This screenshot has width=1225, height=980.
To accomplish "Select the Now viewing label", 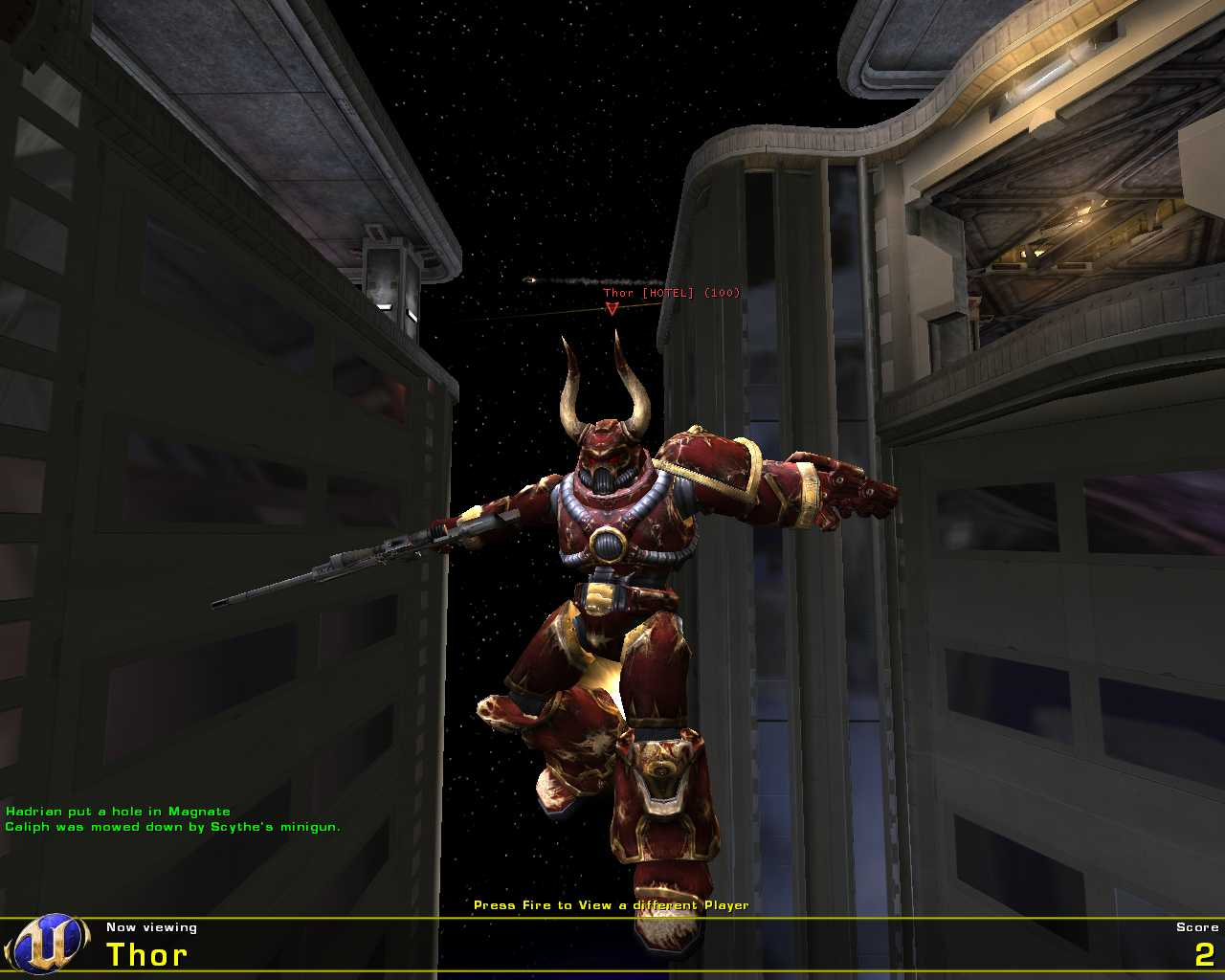I will (x=151, y=926).
